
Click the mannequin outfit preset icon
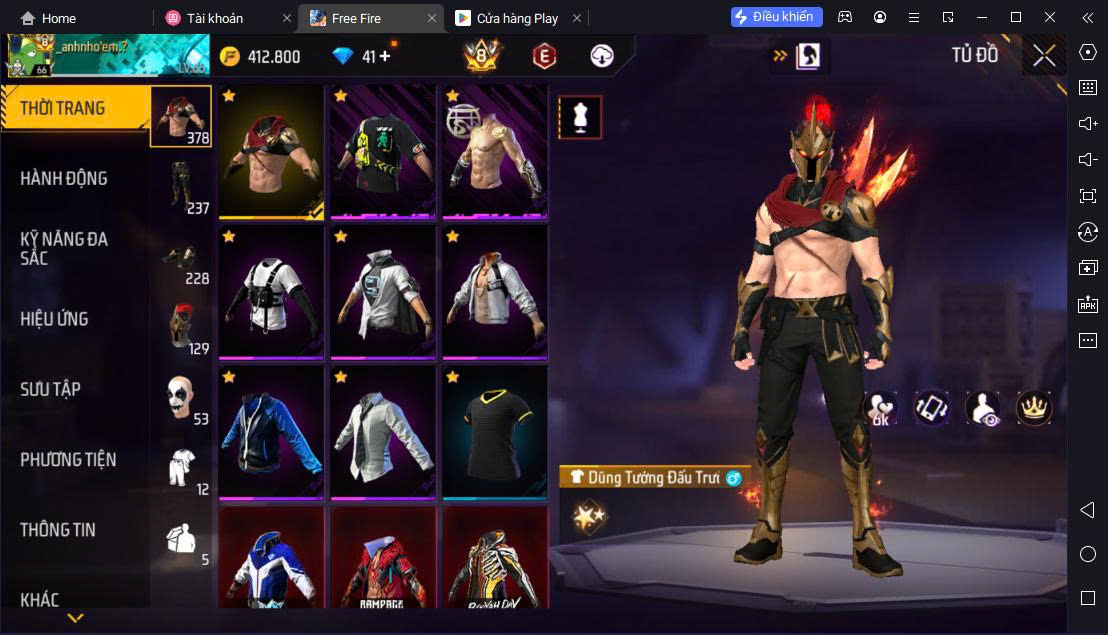pos(580,118)
